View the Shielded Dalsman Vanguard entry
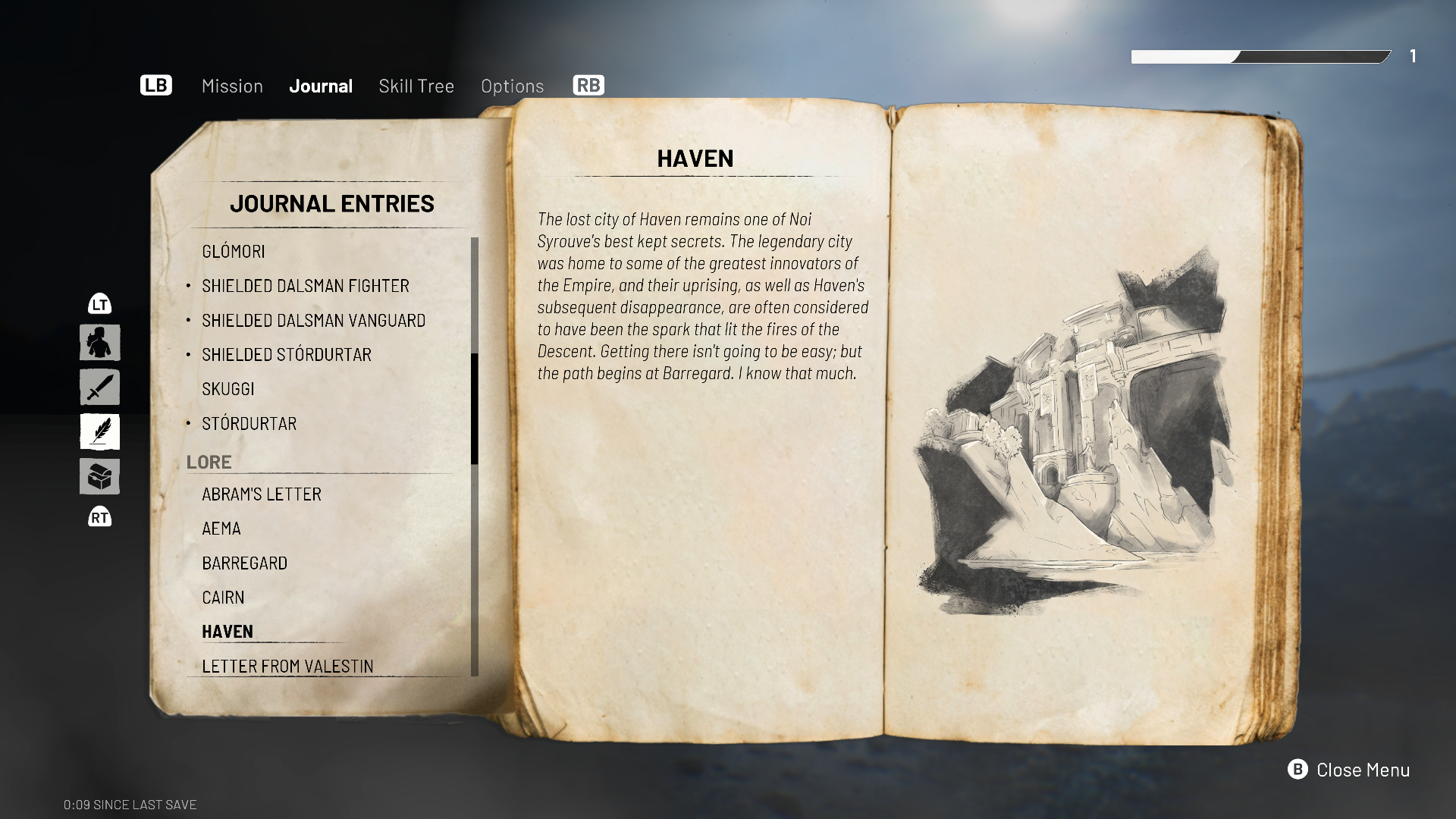Image resolution: width=1456 pixels, height=819 pixels. [x=313, y=320]
